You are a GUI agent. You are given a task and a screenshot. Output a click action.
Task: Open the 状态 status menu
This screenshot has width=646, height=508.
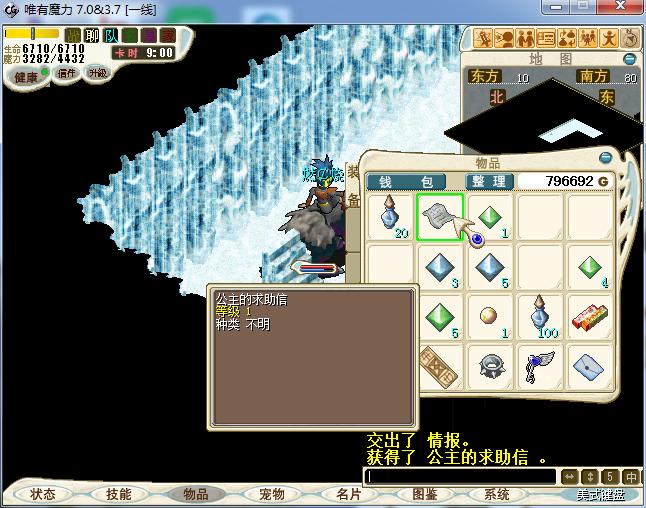(x=43, y=494)
